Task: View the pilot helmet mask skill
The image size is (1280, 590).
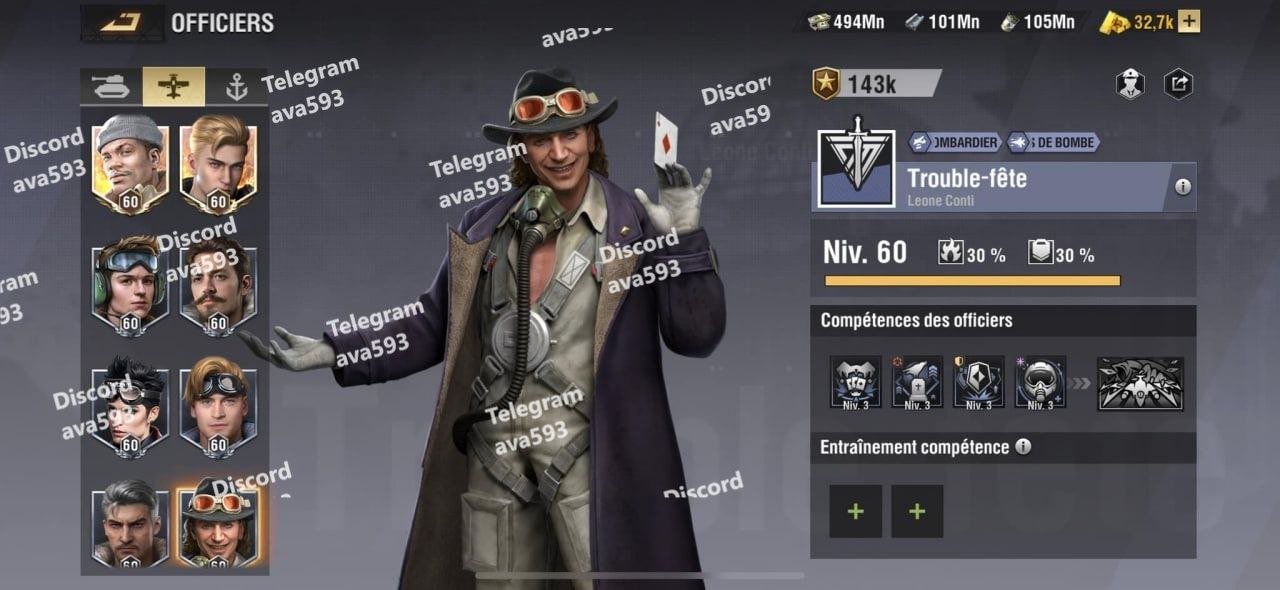Action: [x=1040, y=382]
